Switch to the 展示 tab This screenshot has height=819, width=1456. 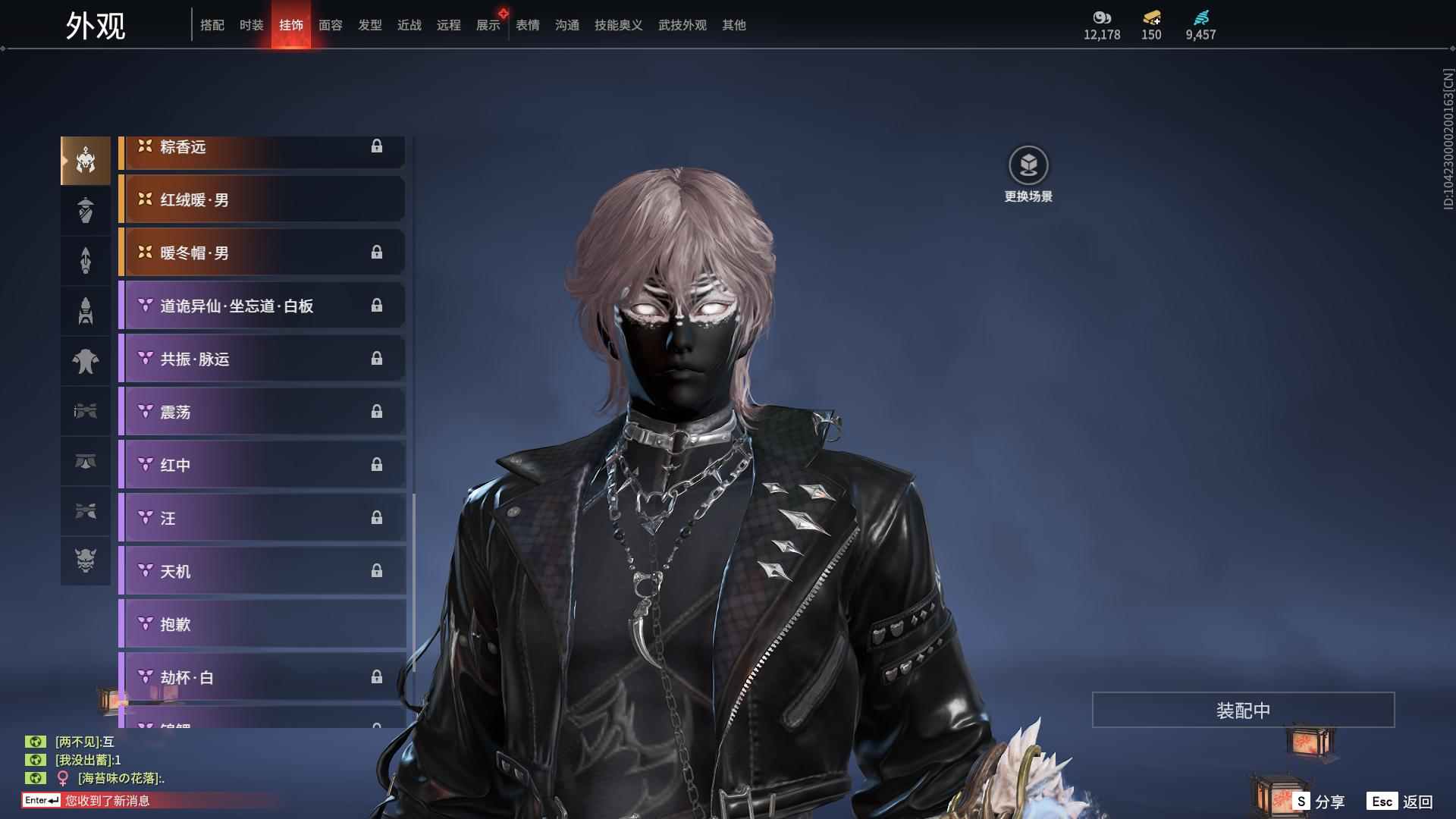point(488,25)
